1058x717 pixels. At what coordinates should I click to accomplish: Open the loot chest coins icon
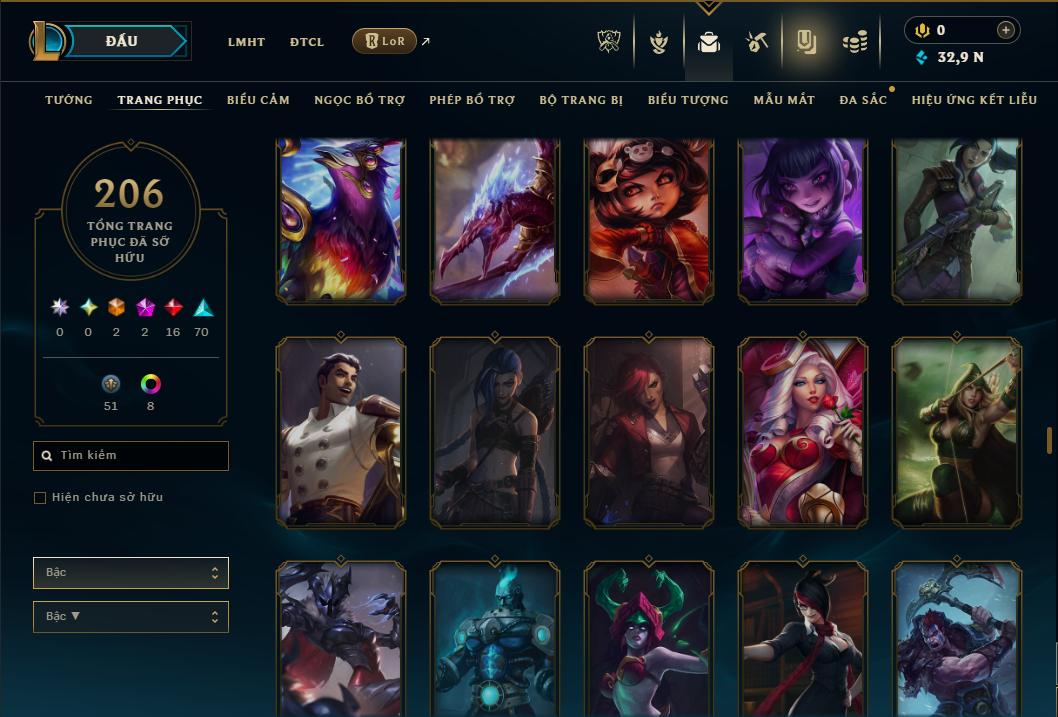[x=854, y=42]
